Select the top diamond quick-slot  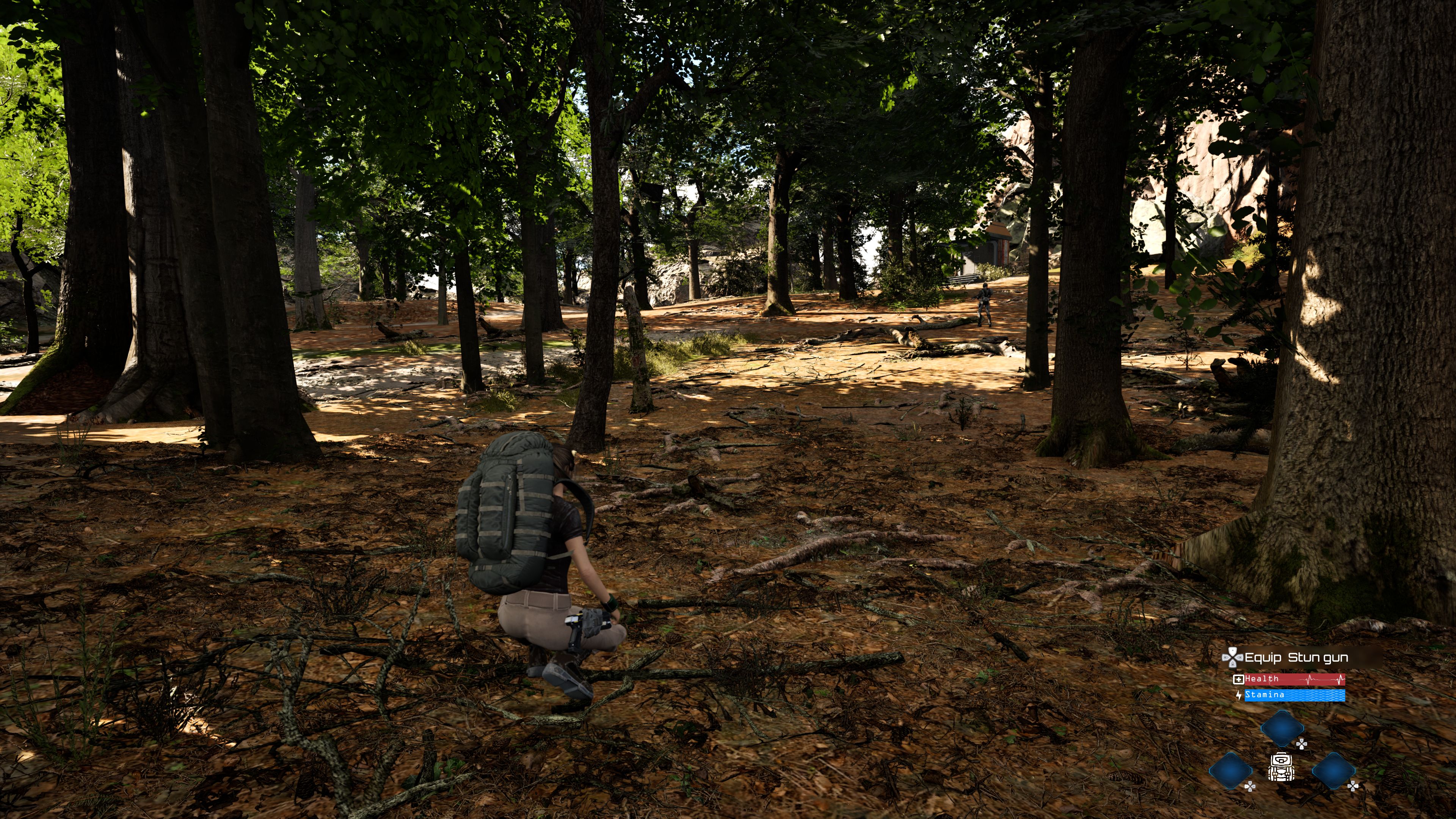tap(1282, 729)
